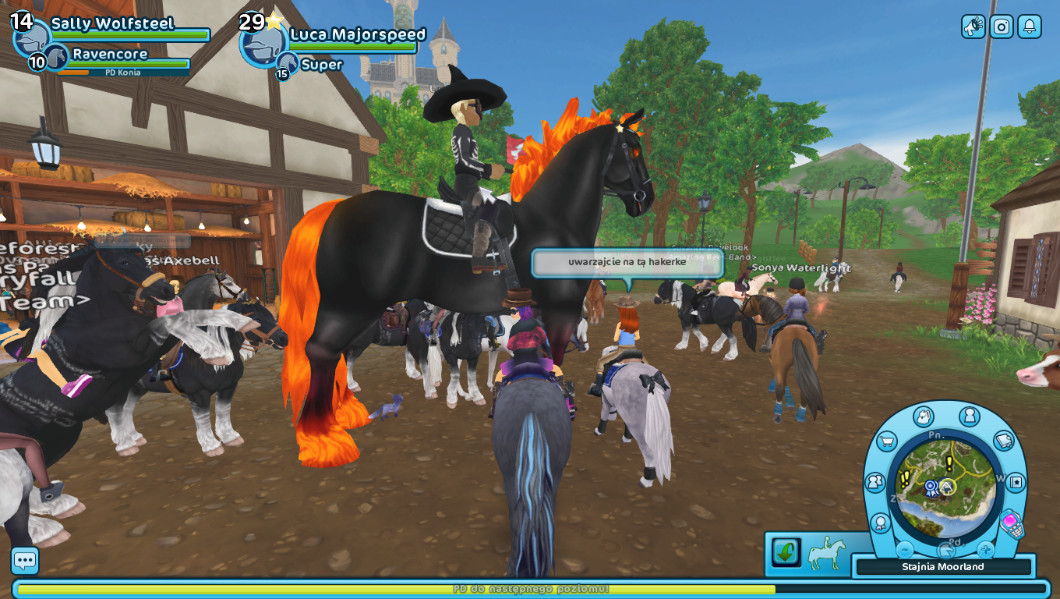Open the horse head menu
This screenshot has width=1060, height=599.
[x=923, y=416]
